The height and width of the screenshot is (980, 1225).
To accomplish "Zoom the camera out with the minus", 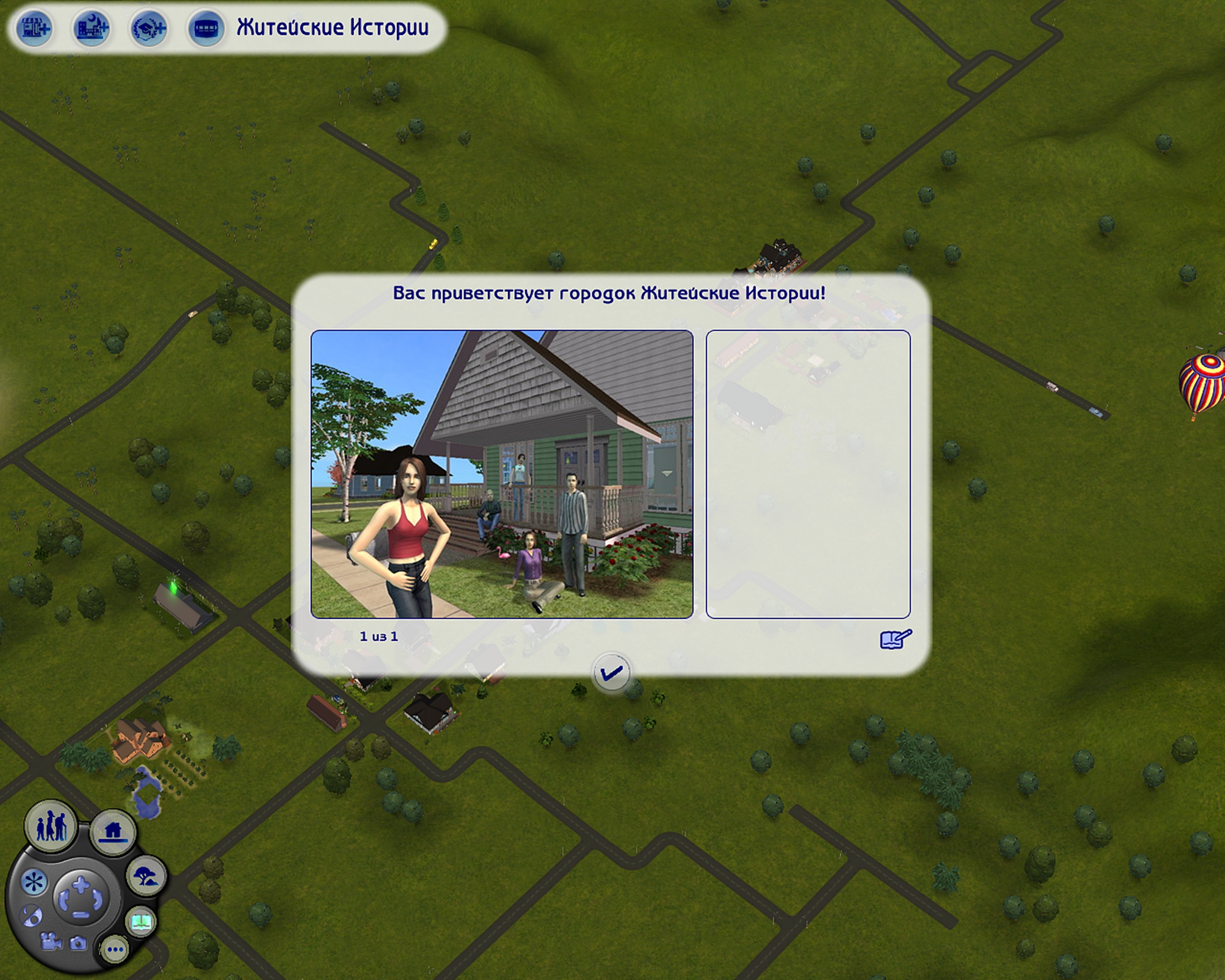I will (81, 914).
